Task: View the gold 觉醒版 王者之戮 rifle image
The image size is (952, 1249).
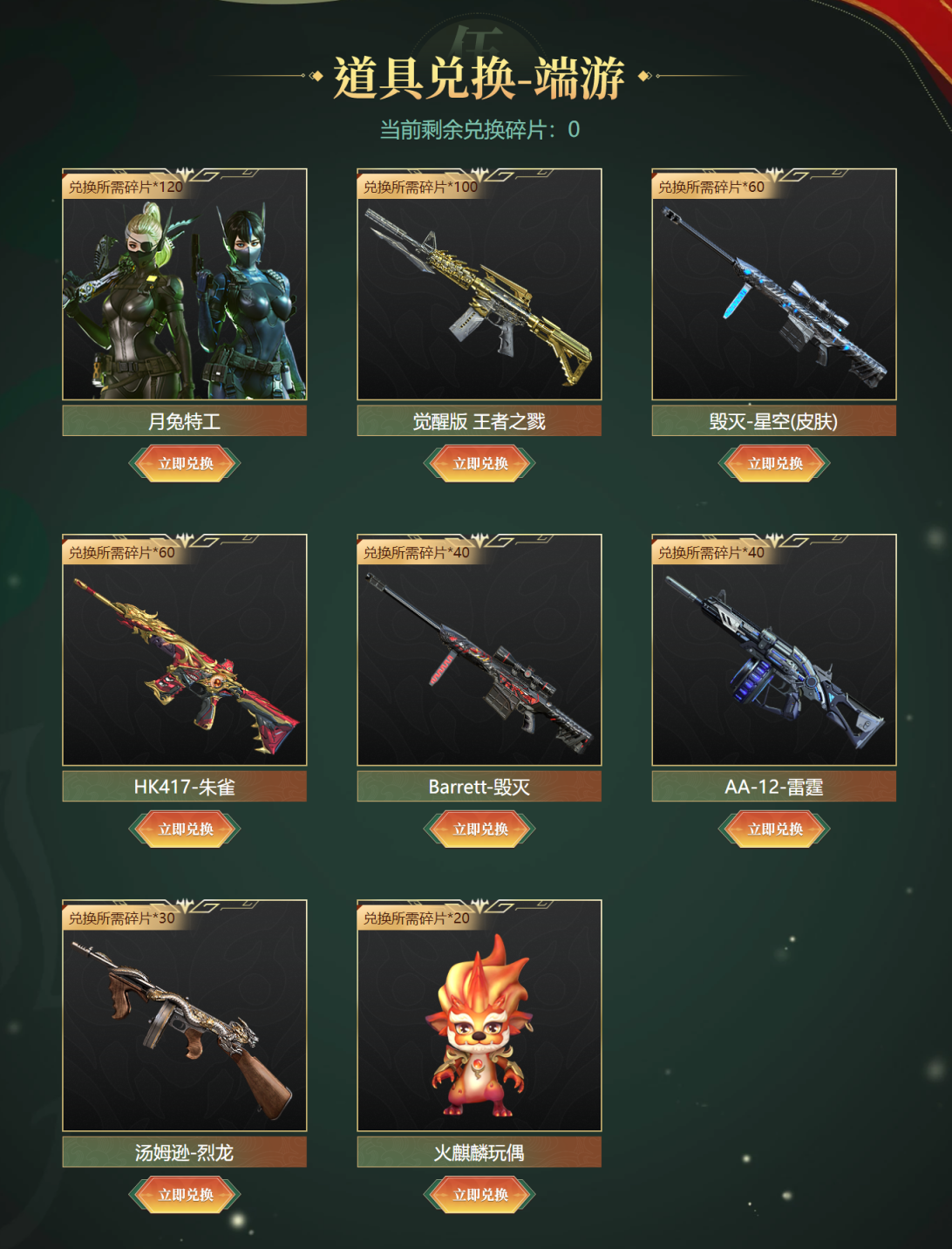Action: click(479, 292)
